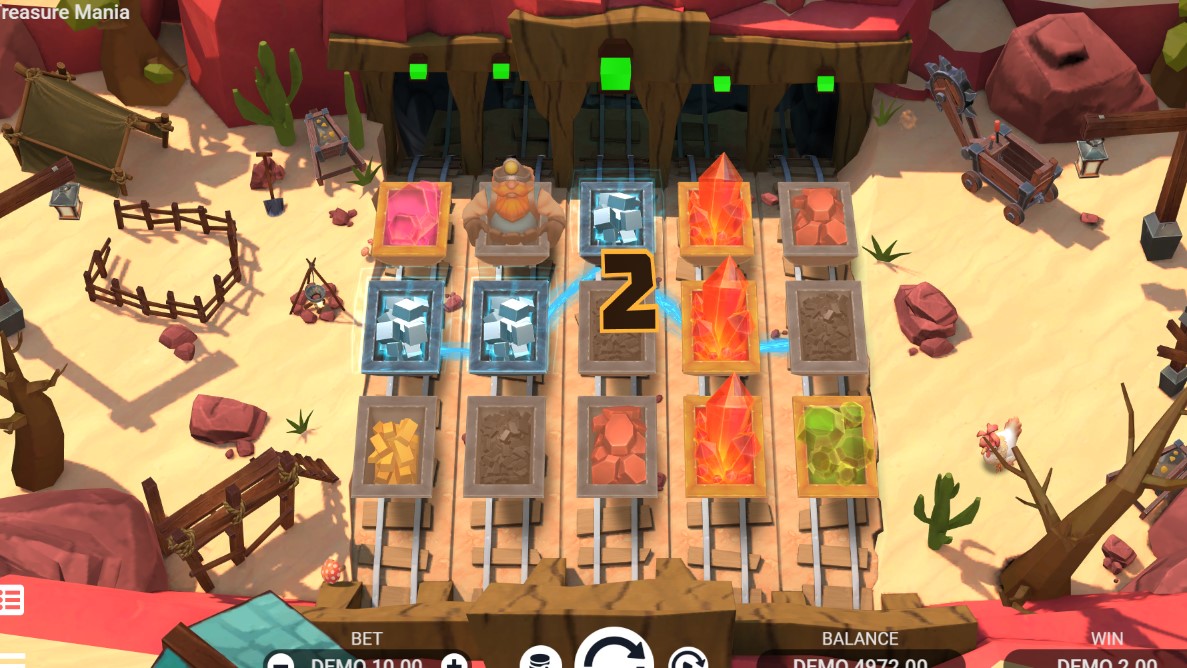
Task: Decrease the bet with the minus button
Action: (x=282, y=661)
